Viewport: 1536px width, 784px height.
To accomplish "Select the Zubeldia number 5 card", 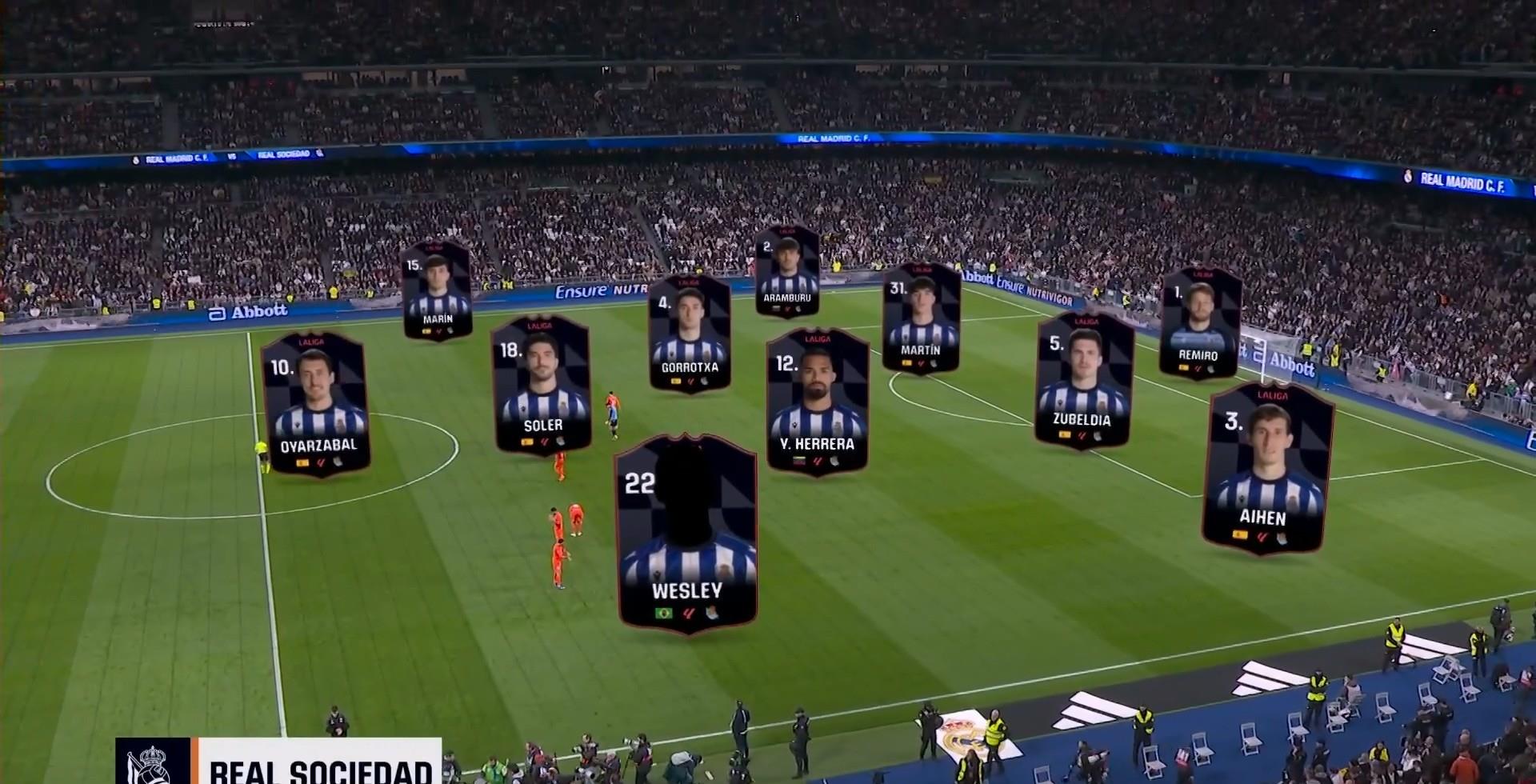I will pos(1083,381).
